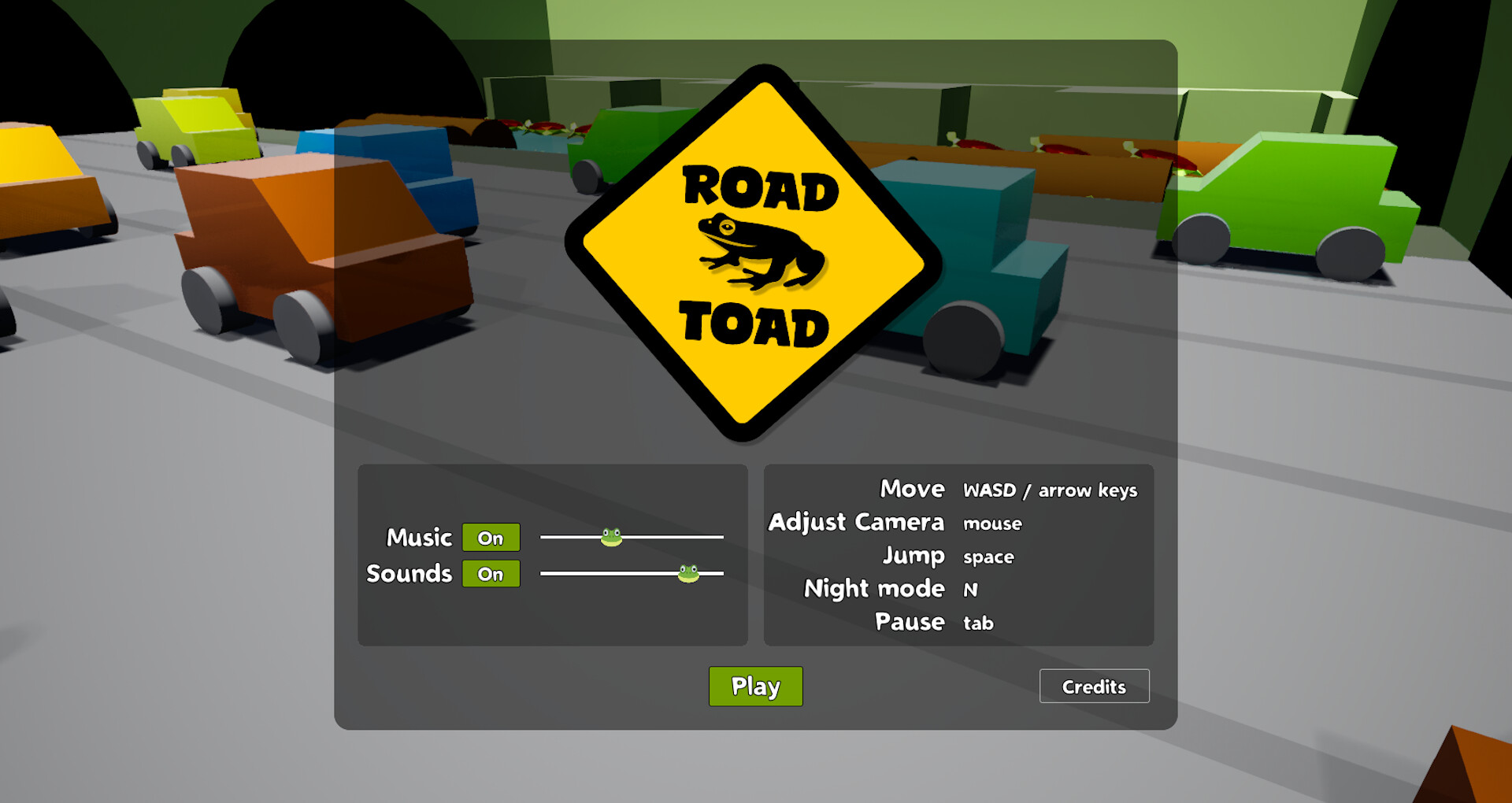Open the audio settings panel
1512x803 pixels.
click(x=552, y=555)
